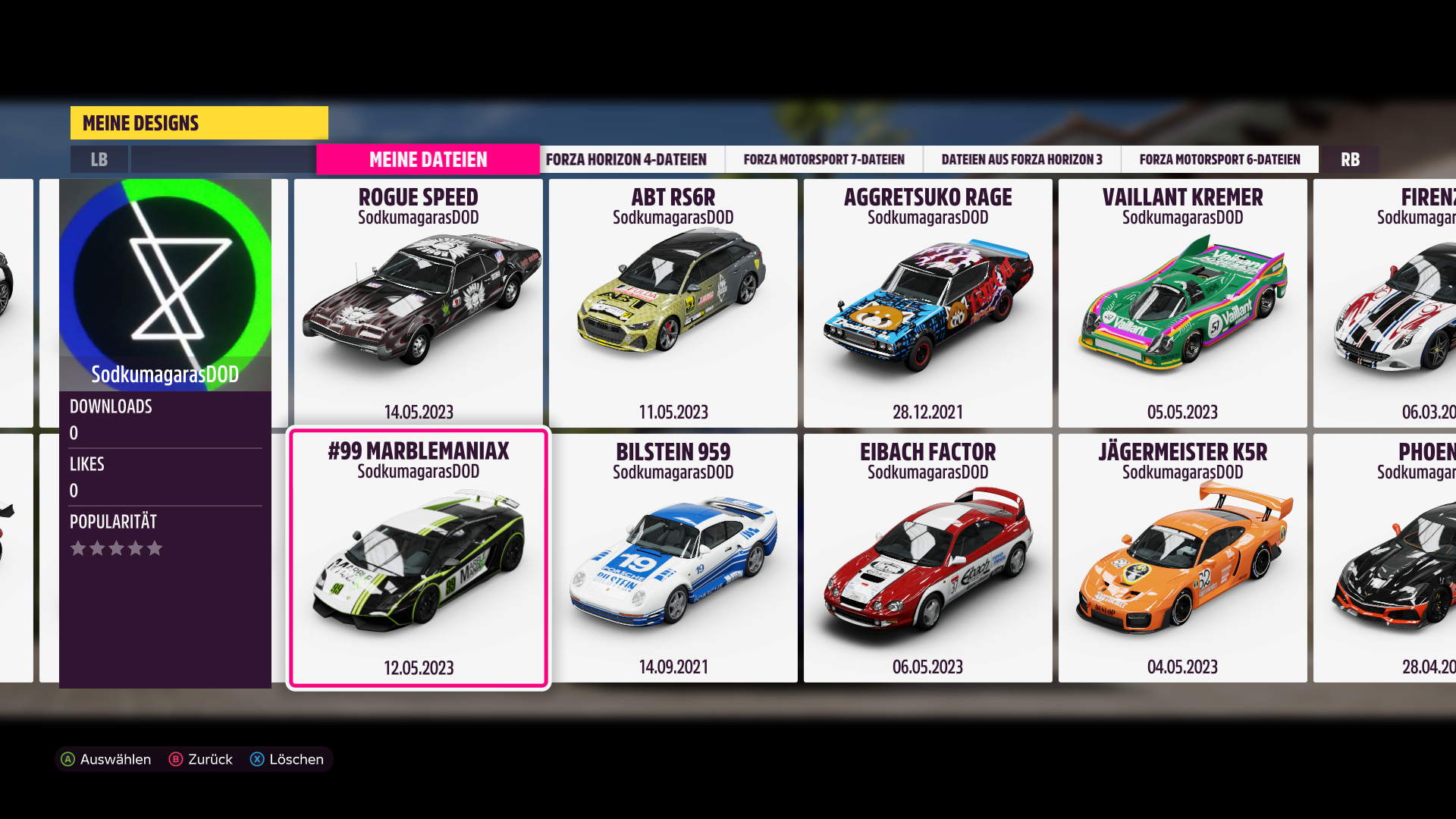Choose the ABT RS6R design

pos(673,303)
